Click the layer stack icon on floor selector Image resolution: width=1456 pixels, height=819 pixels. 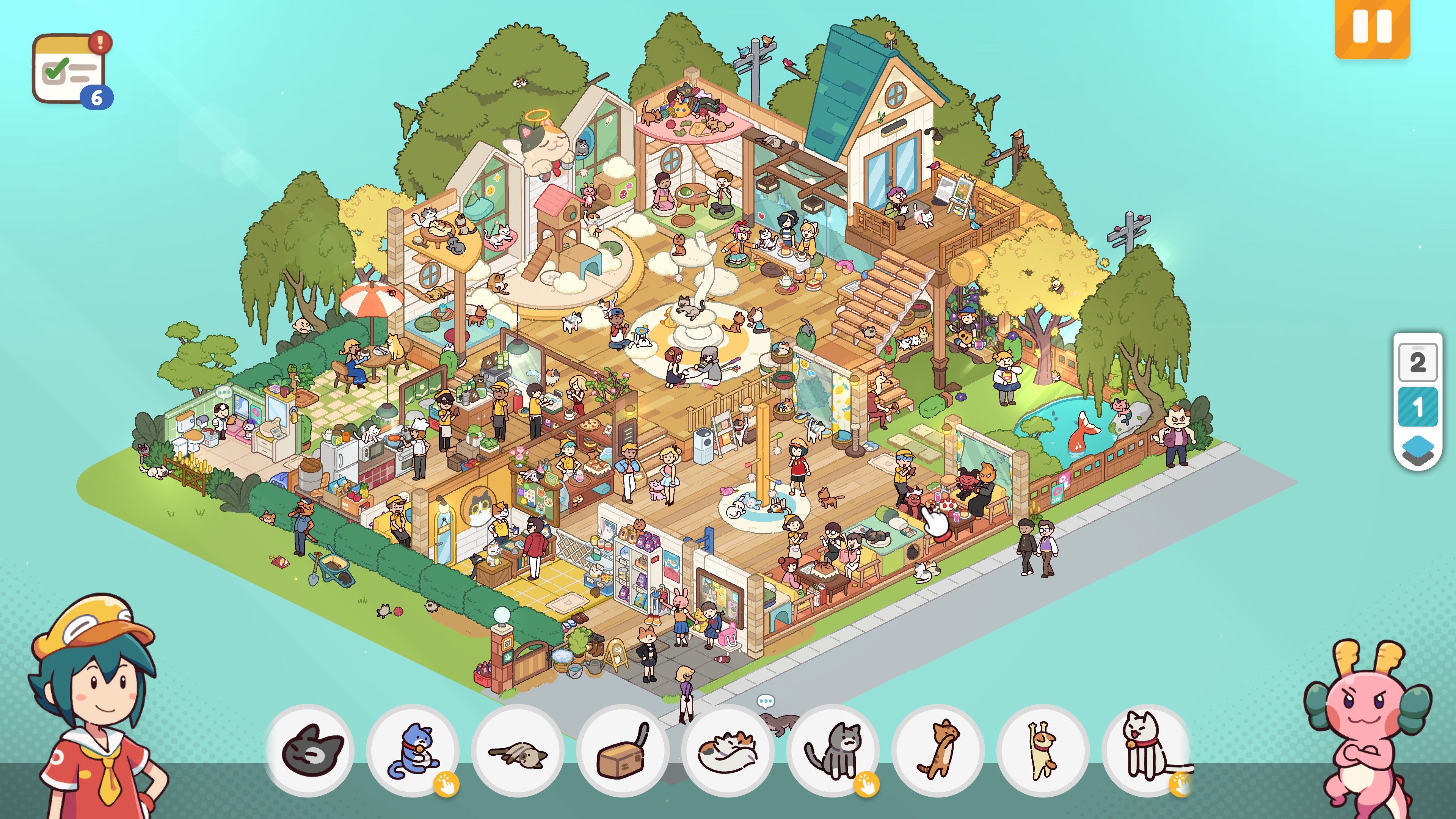pyautogui.click(x=1417, y=448)
